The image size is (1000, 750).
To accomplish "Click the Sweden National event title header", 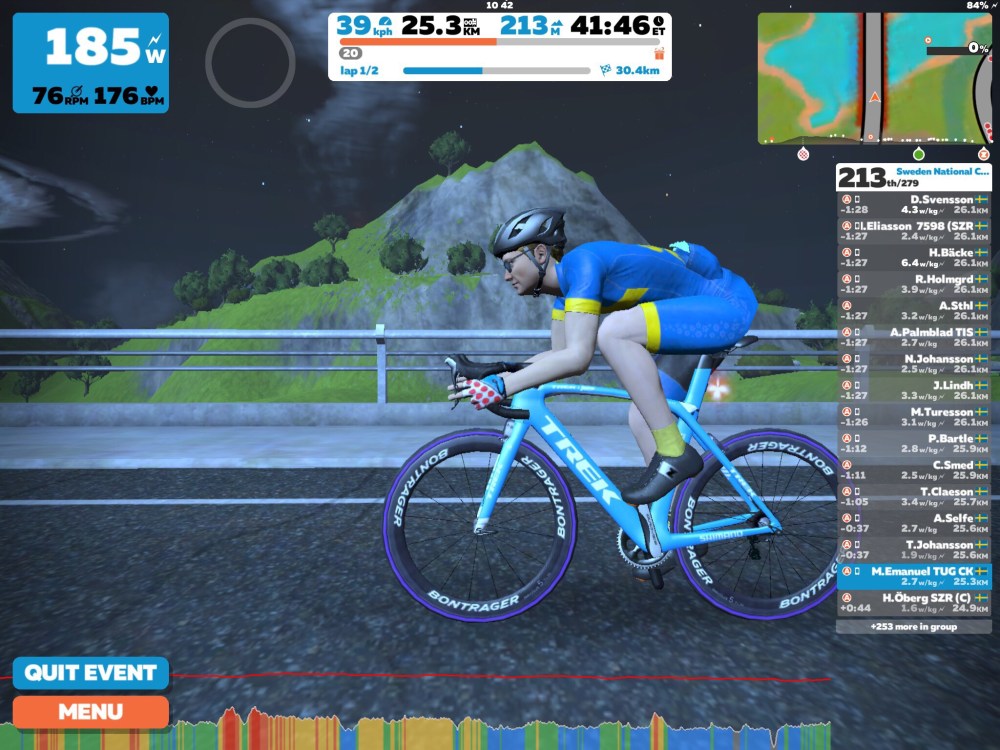I will point(940,172).
